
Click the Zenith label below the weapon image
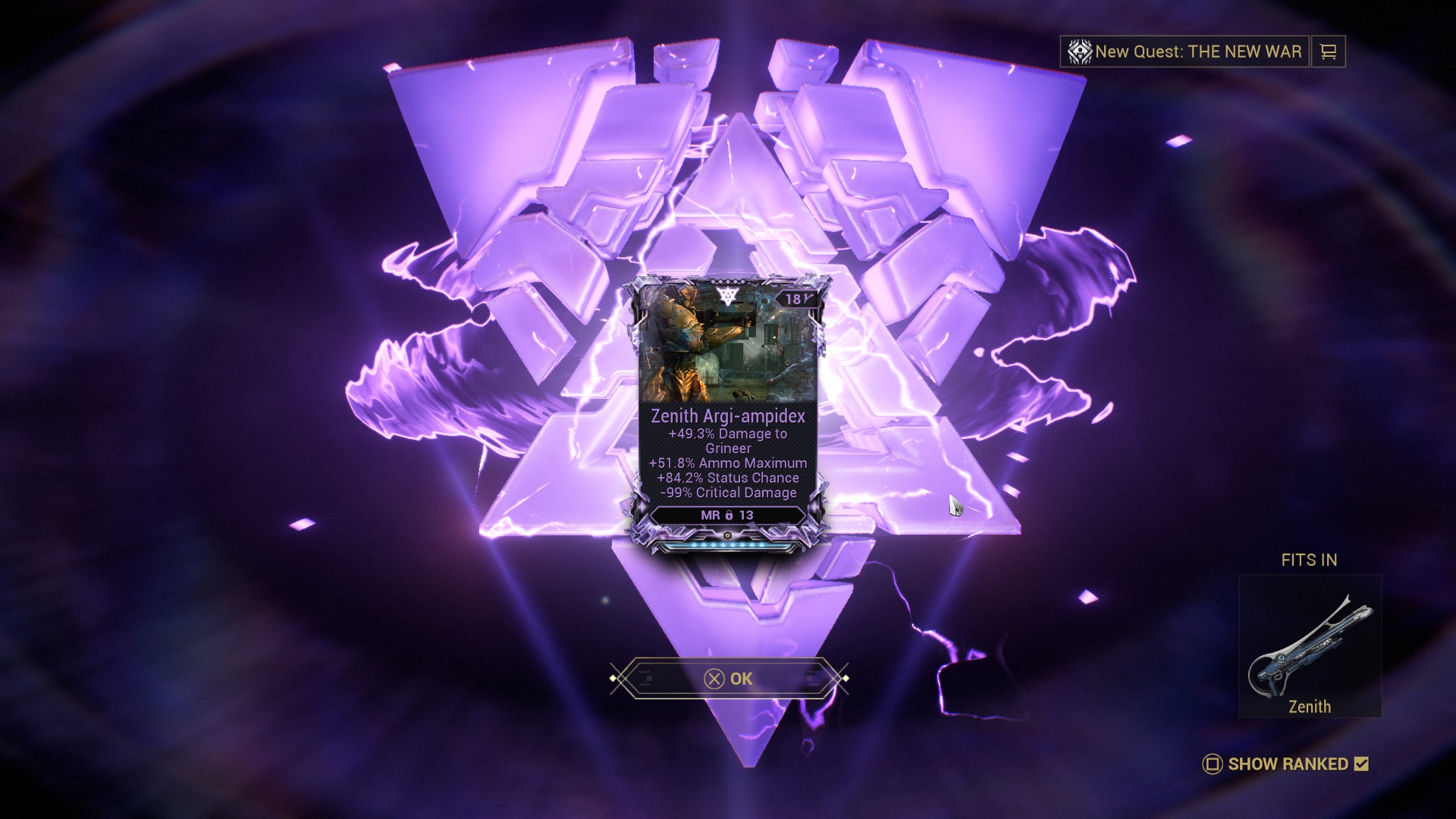coord(1310,707)
